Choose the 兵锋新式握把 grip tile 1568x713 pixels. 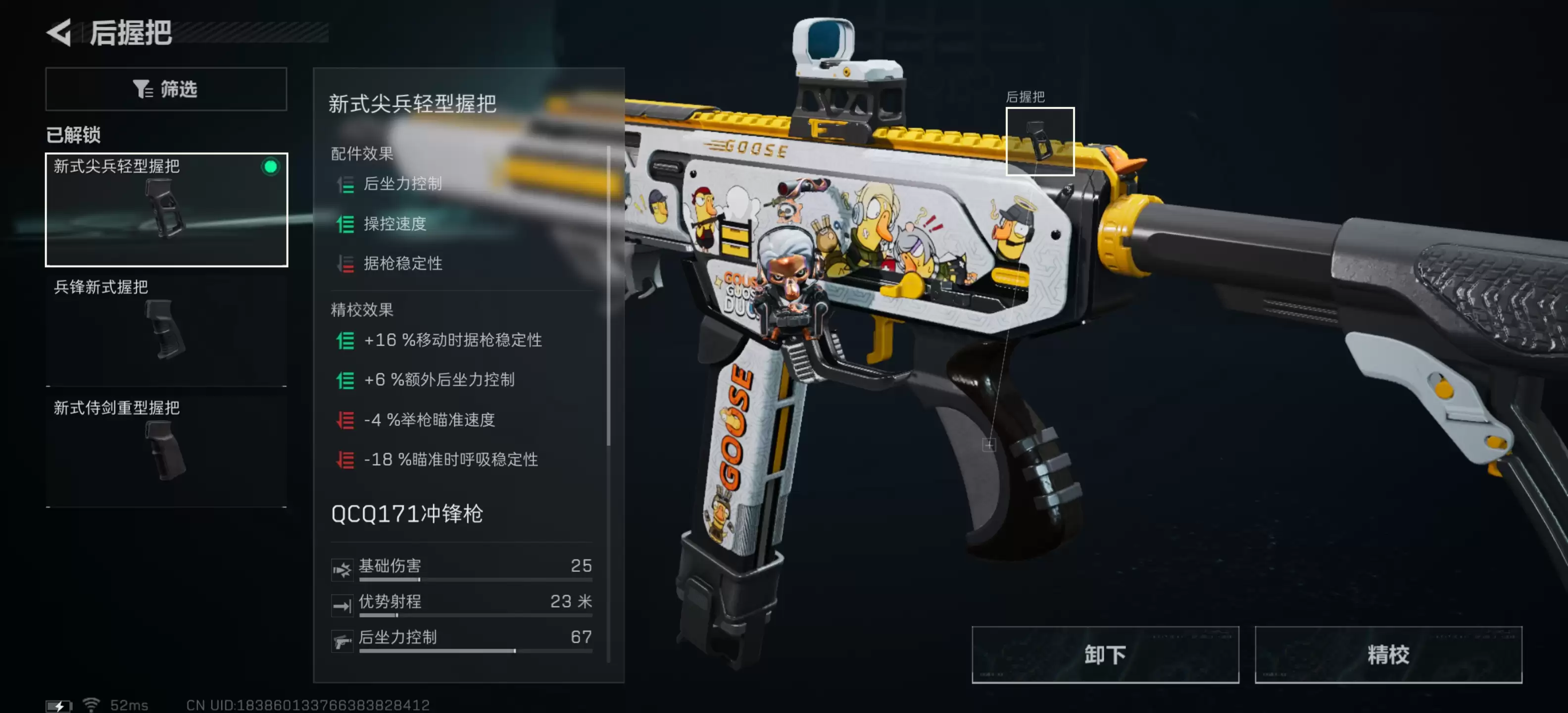tap(166, 329)
